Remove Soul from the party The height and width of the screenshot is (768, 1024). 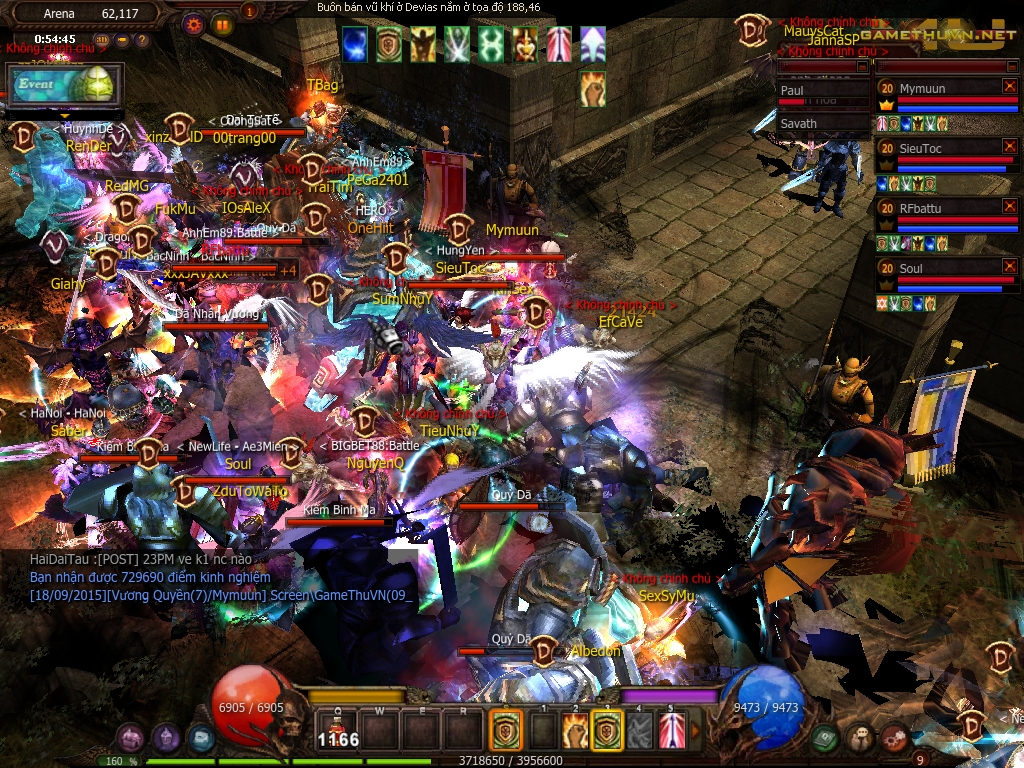click(x=1012, y=266)
